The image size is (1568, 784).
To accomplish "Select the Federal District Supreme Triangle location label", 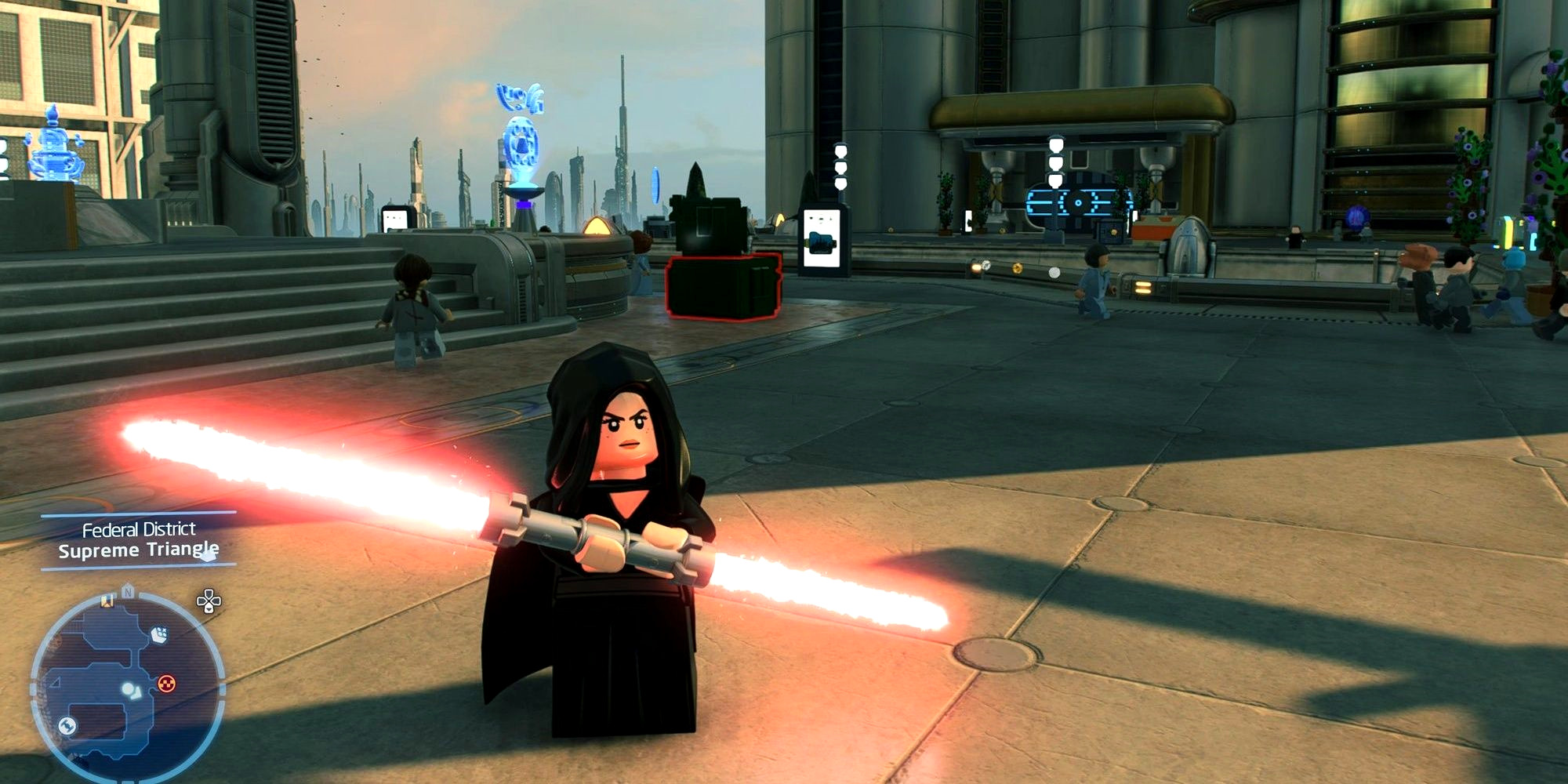I will tap(139, 540).
